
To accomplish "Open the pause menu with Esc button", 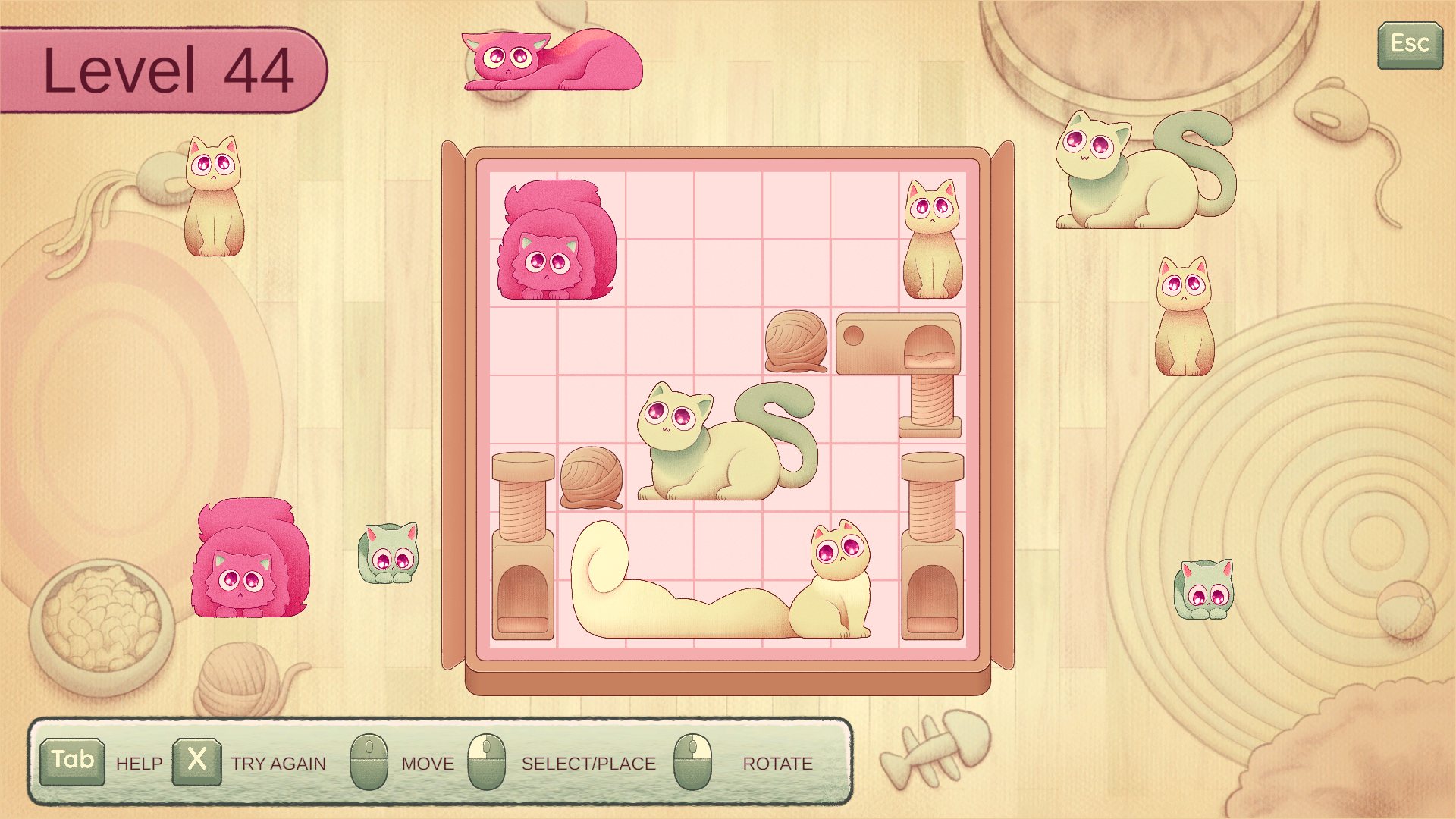I will (x=1409, y=45).
